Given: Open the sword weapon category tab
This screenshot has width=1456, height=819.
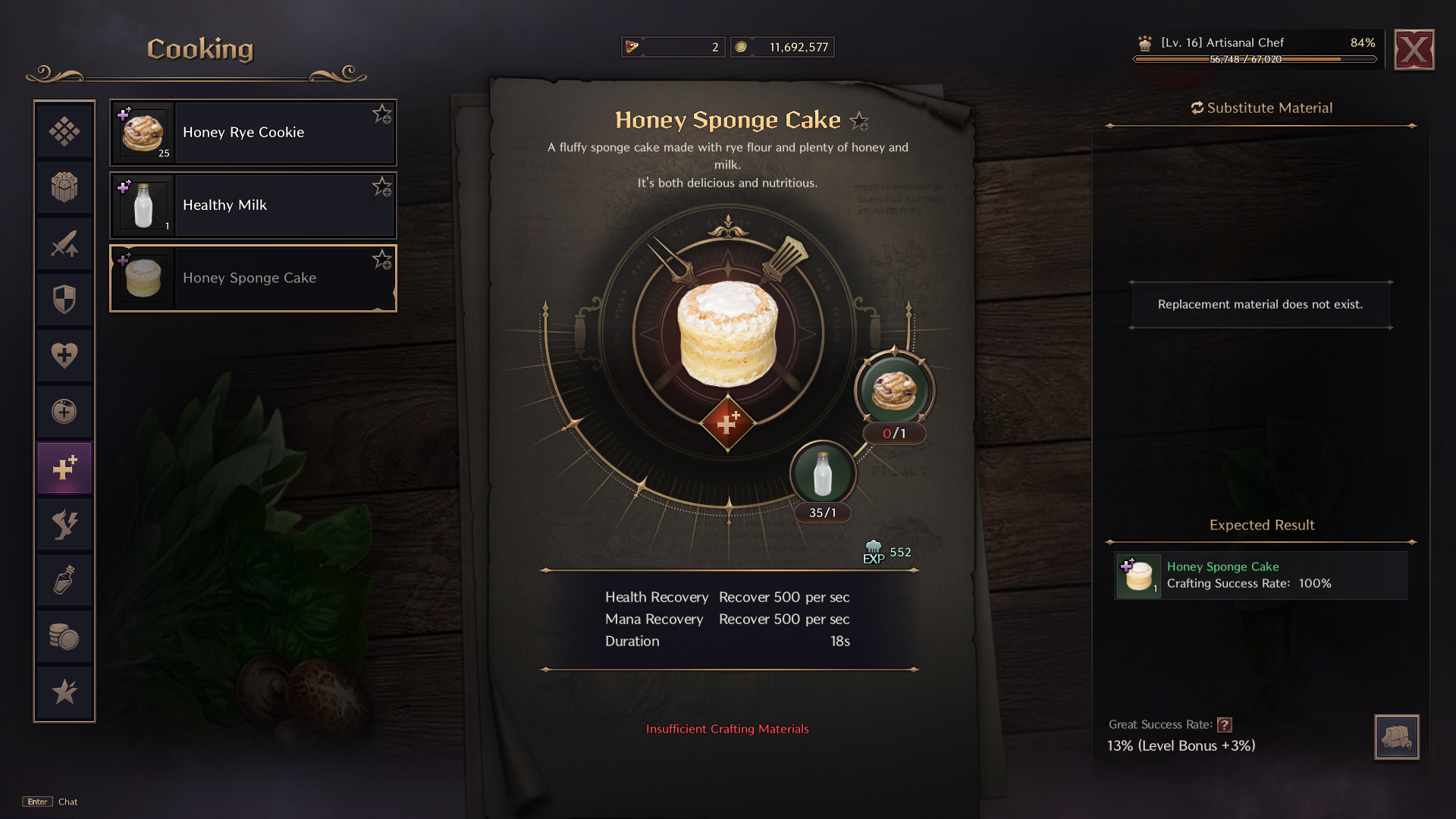Looking at the screenshot, I should point(64,243).
